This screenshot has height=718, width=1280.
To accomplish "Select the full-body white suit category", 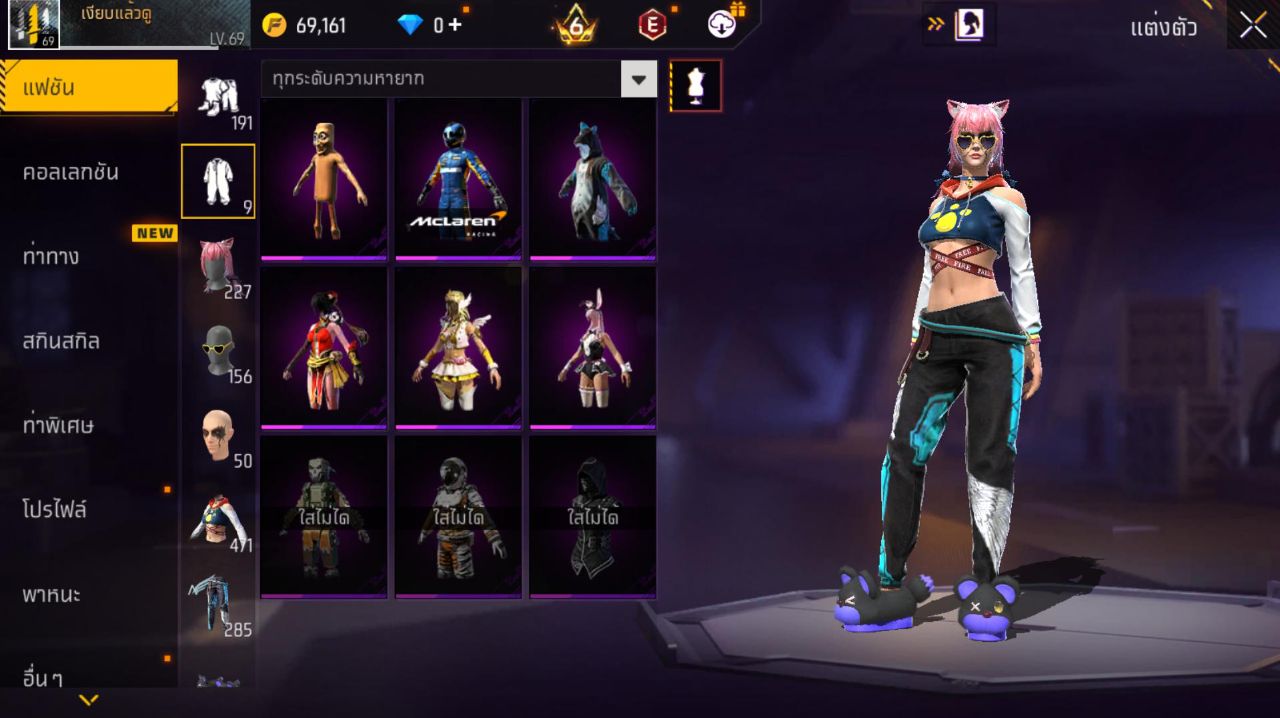I will (217, 181).
